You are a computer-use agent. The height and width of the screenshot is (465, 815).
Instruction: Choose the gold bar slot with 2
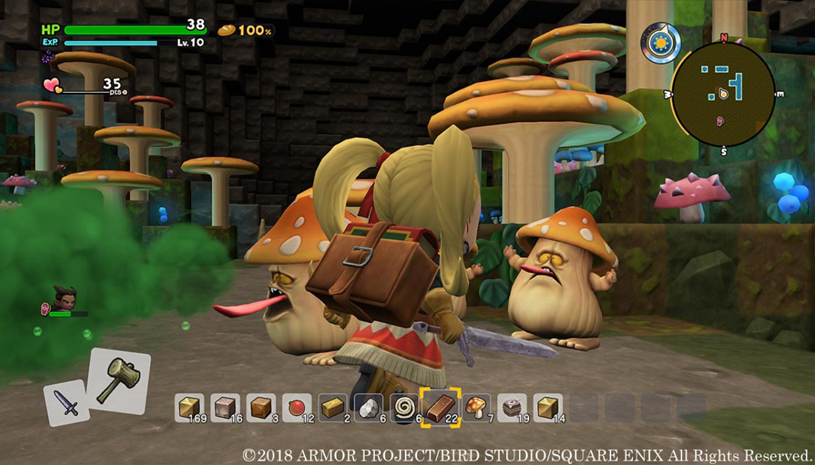(333, 407)
